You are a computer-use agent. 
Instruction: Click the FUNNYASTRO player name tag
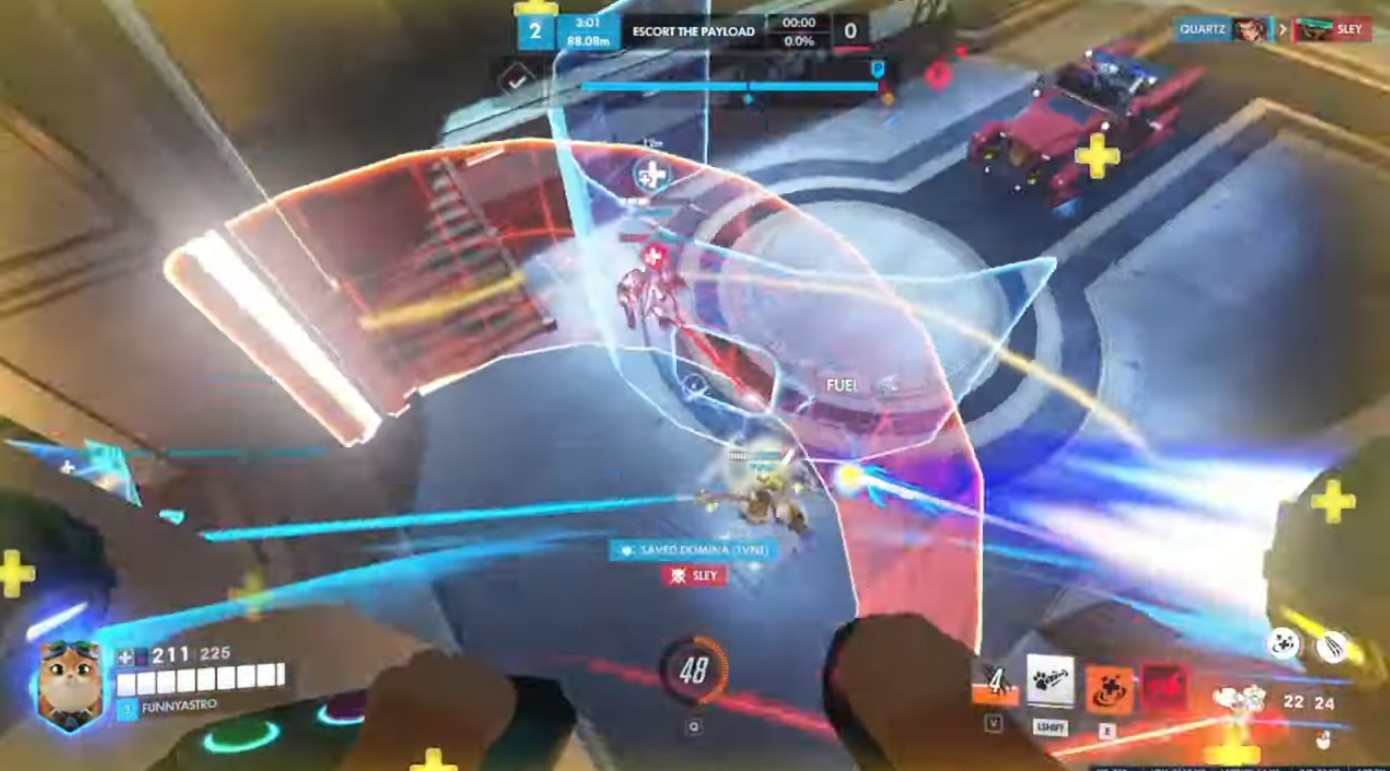pyautogui.click(x=167, y=707)
